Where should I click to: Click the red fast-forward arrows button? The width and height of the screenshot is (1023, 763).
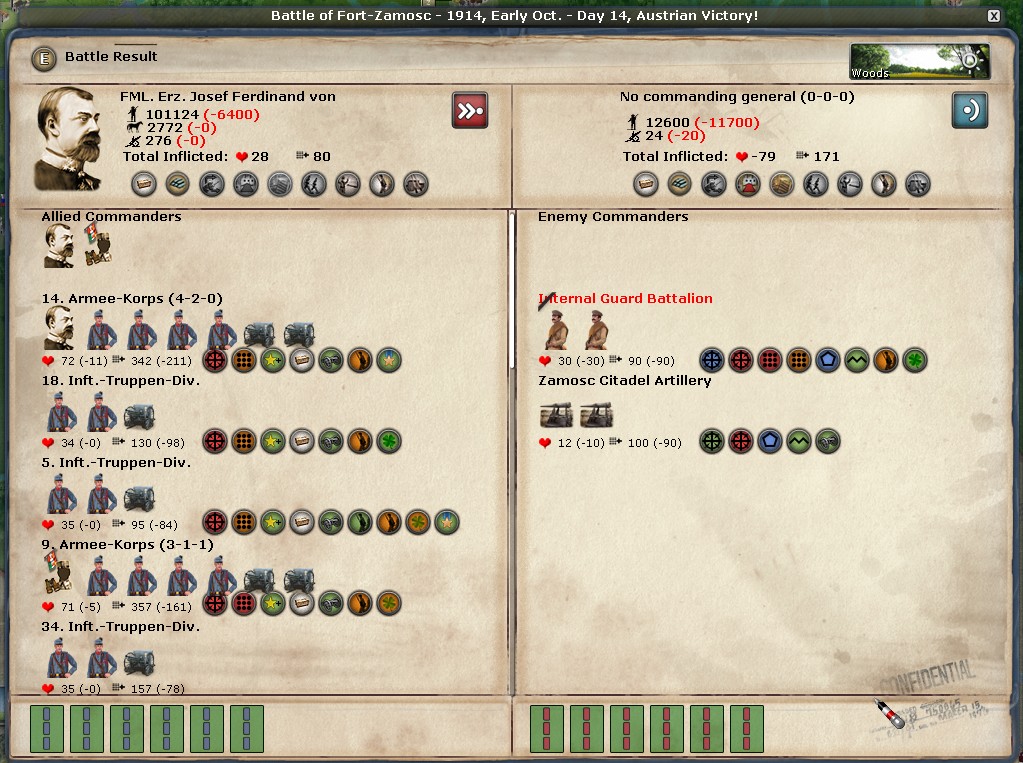470,110
